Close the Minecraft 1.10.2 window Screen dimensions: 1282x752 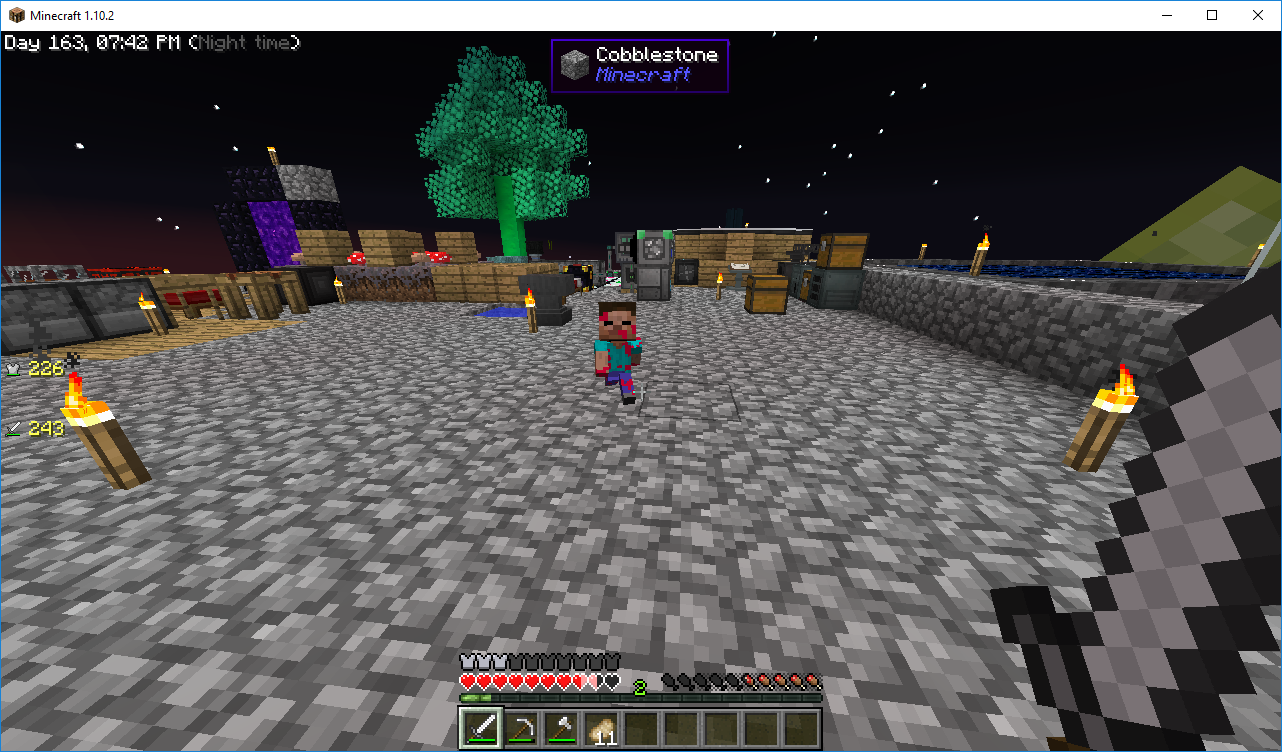point(1258,15)
